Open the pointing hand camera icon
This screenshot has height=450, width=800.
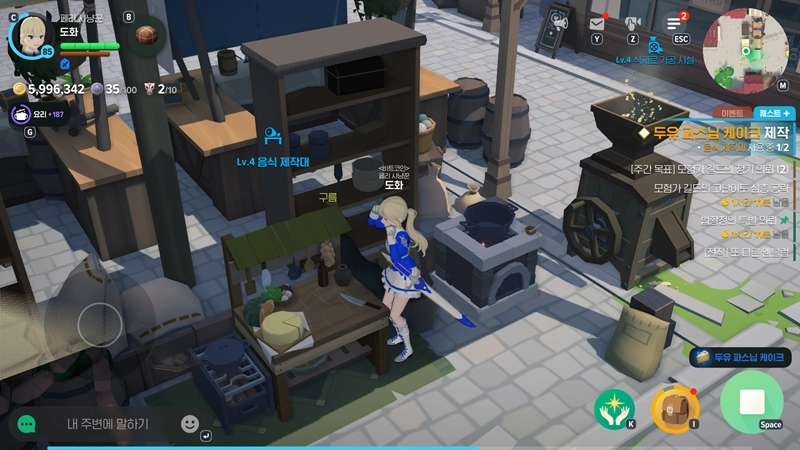(x=632, y=23)
